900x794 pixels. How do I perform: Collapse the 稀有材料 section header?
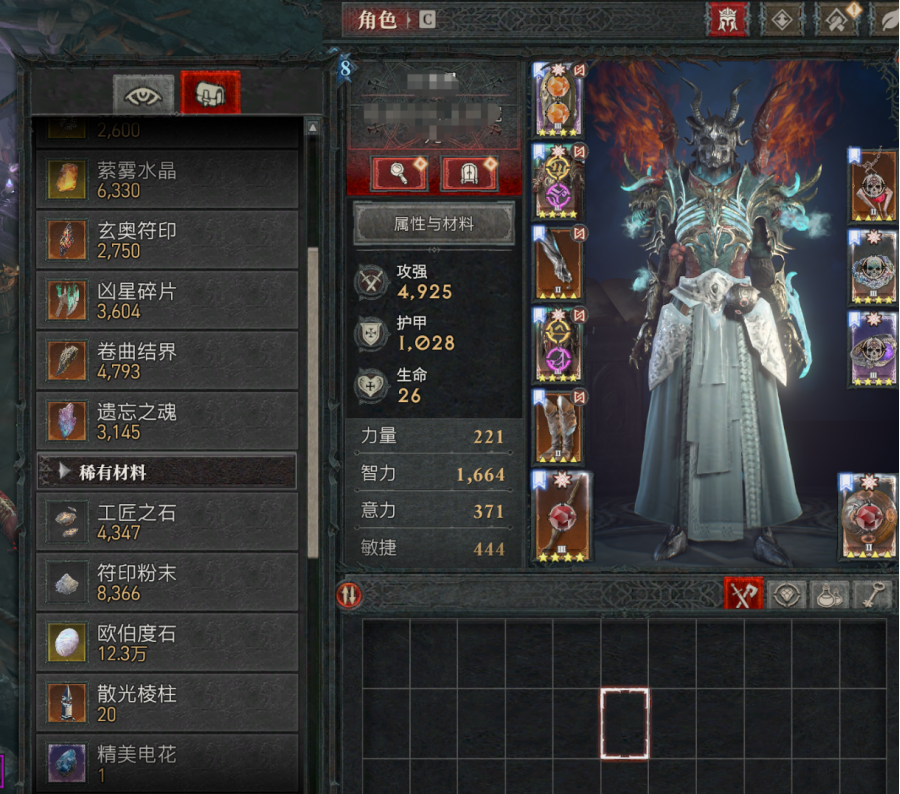[166, 472]
